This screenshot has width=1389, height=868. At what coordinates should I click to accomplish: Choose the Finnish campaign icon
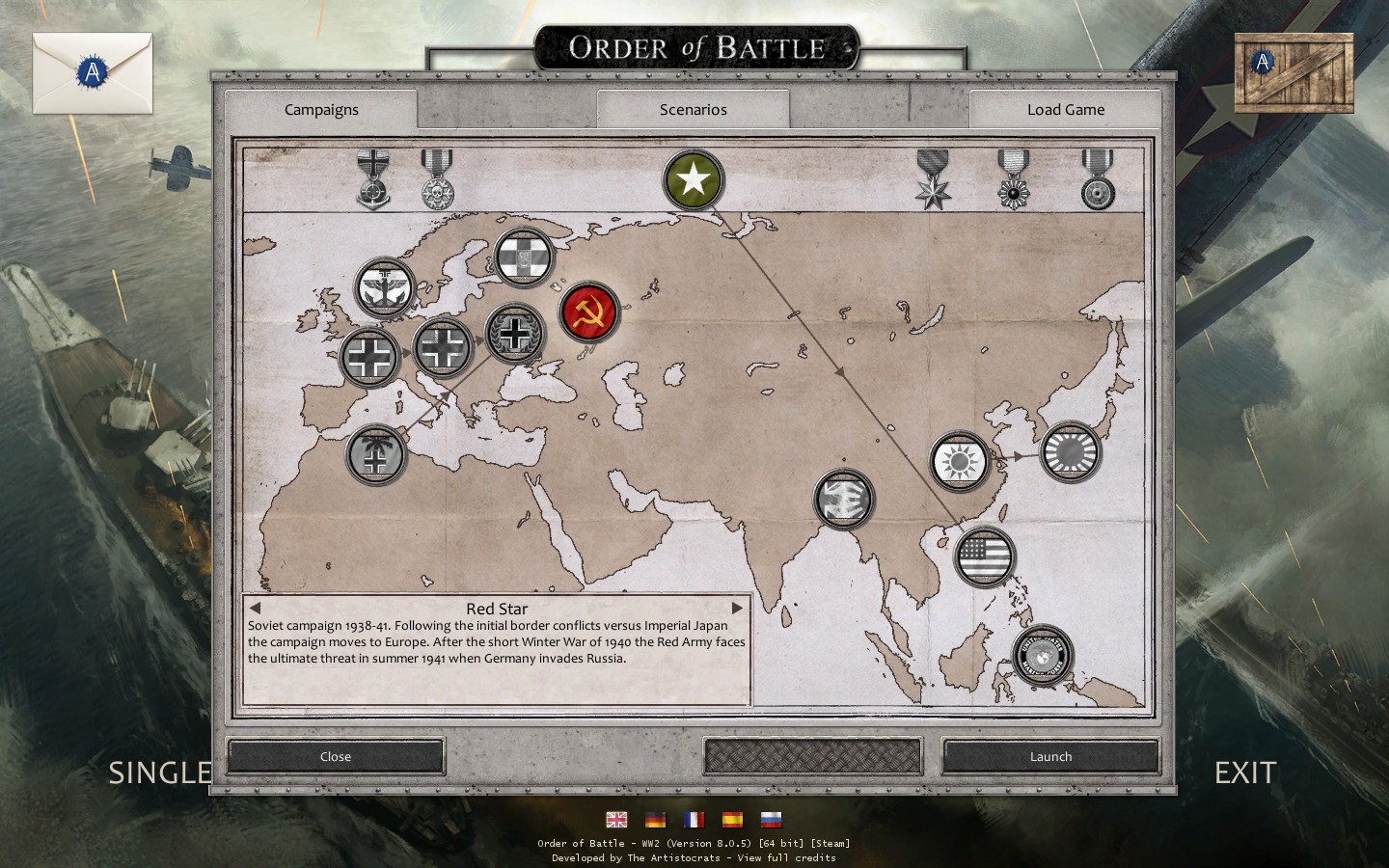[x=524, y=257]
